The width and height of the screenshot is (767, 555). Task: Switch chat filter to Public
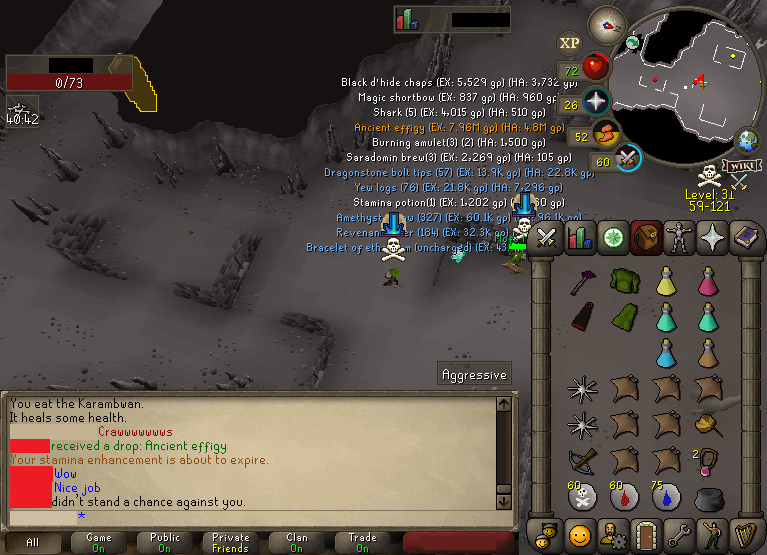pos(165,542)
